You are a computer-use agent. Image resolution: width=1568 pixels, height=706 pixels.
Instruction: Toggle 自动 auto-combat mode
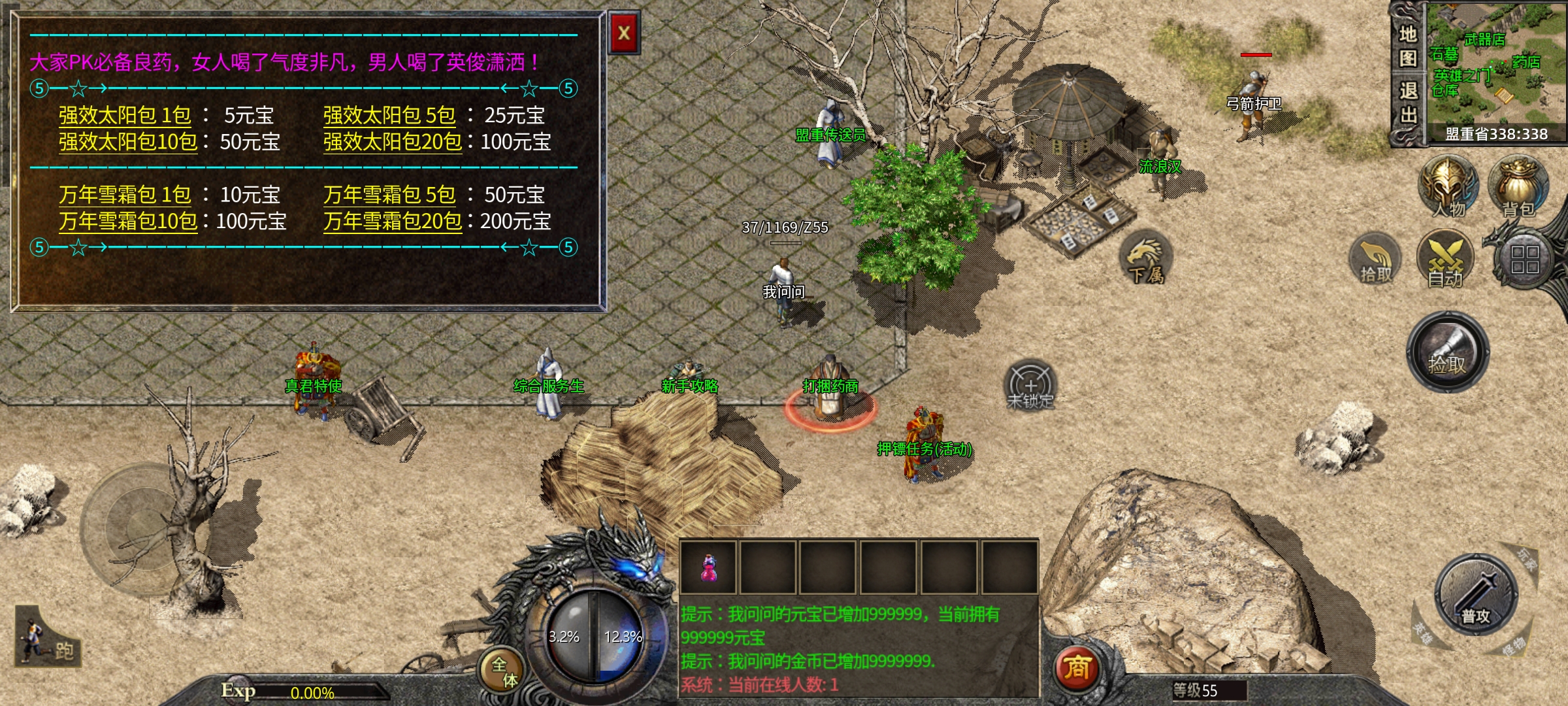tap(1445, 260)
